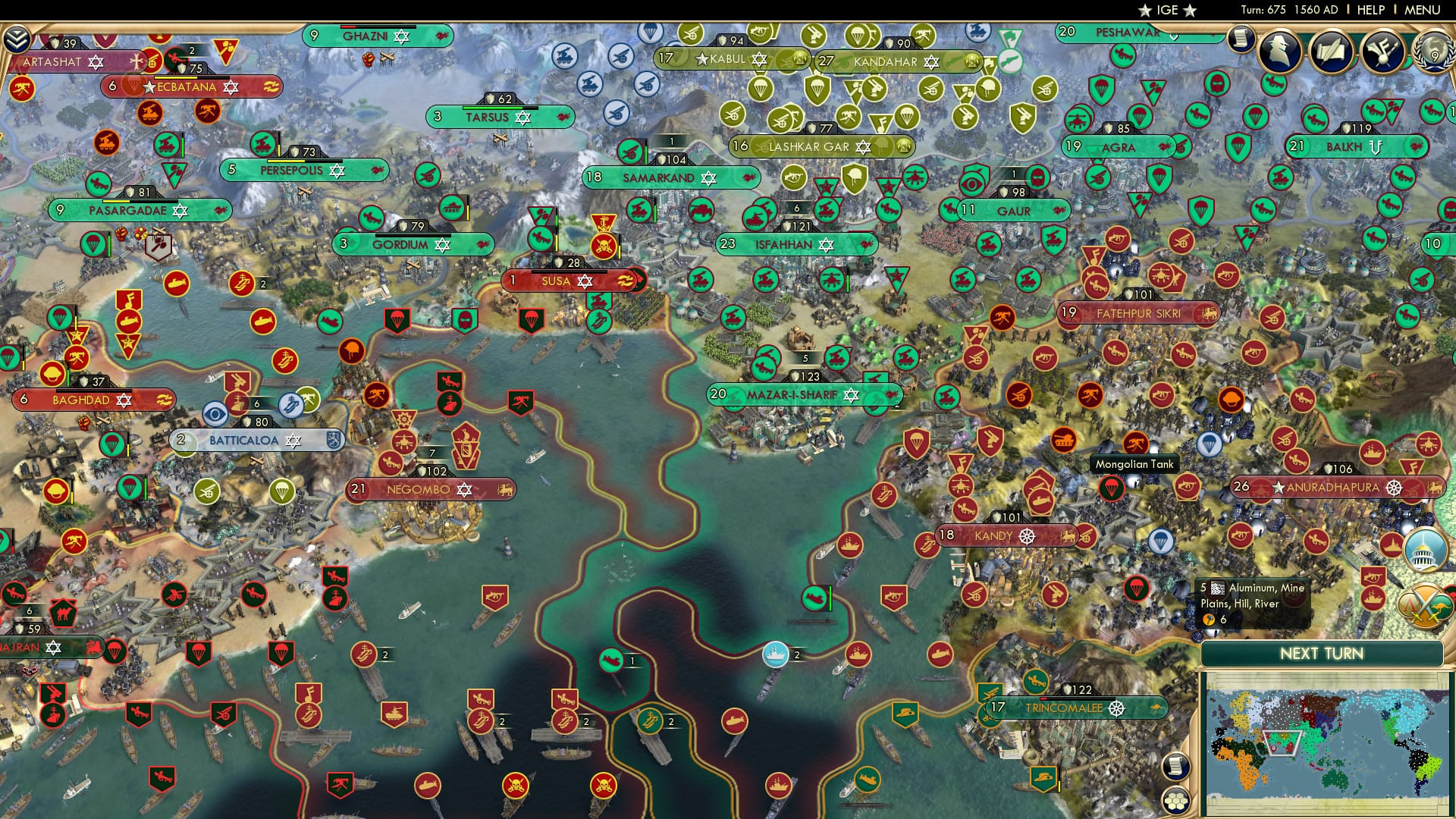Open the culture overview icon
Screen dimensions: 1456x819
click(x=1385, y=51)
